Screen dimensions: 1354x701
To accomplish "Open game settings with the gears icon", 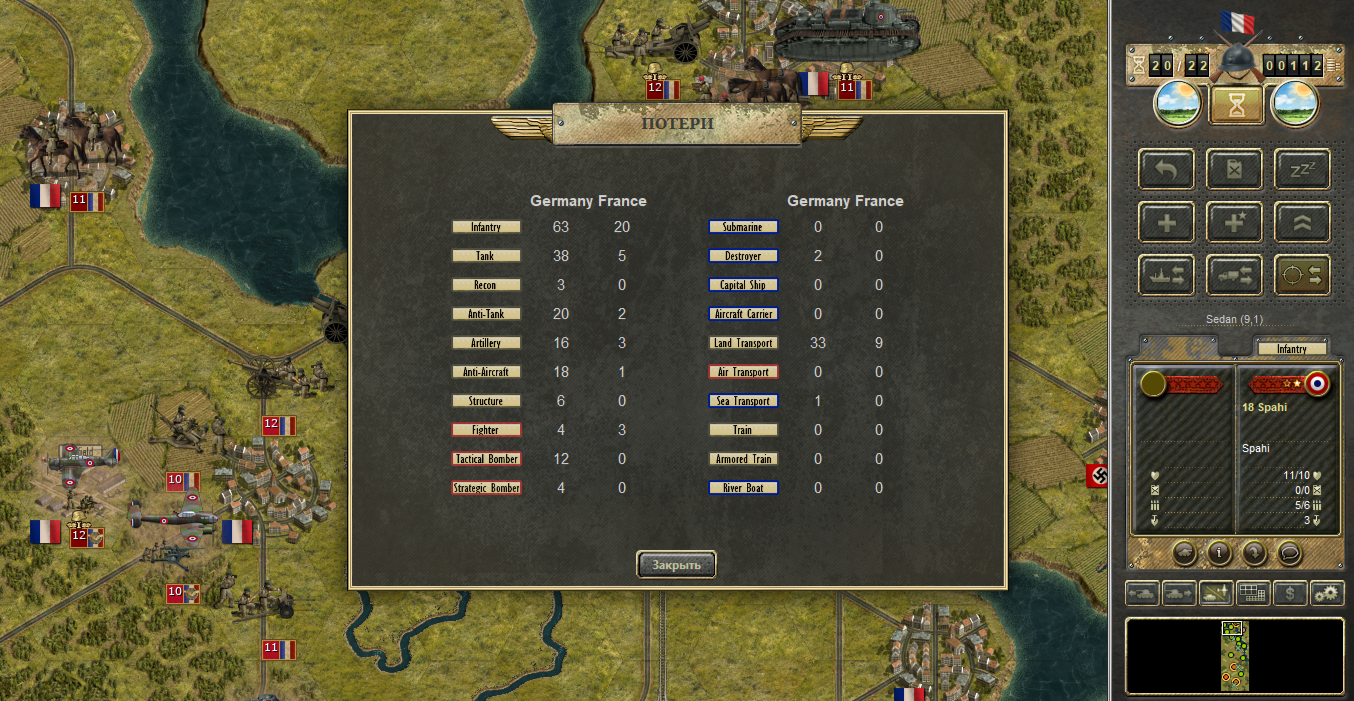I will pyautogui.click(x=1327, y=593).
